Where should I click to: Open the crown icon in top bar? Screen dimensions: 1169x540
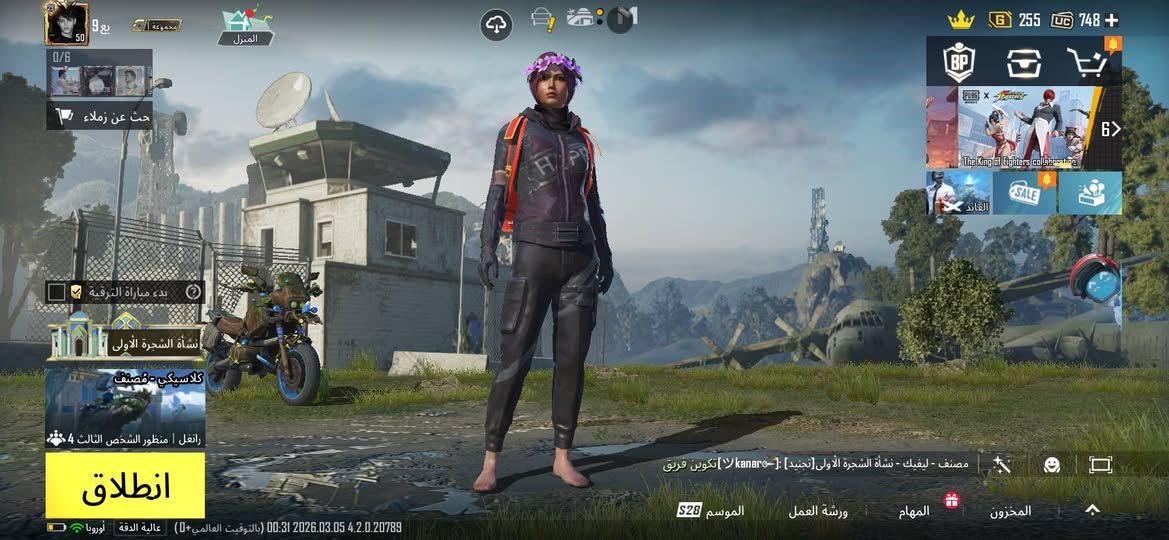click(x=961, y=20)
